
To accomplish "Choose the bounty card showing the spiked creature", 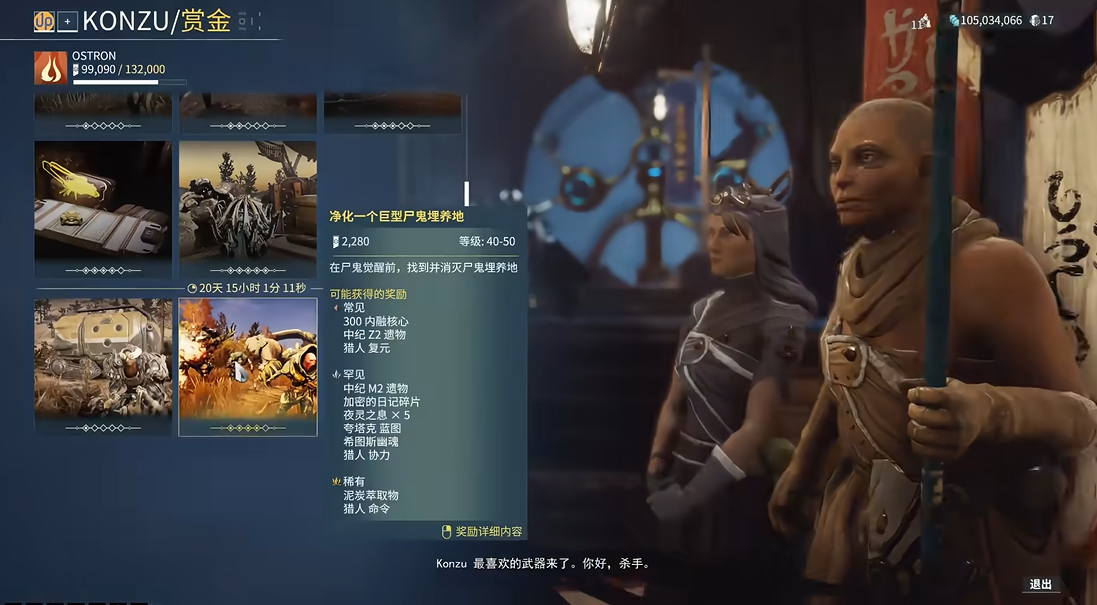I will 247,208.
